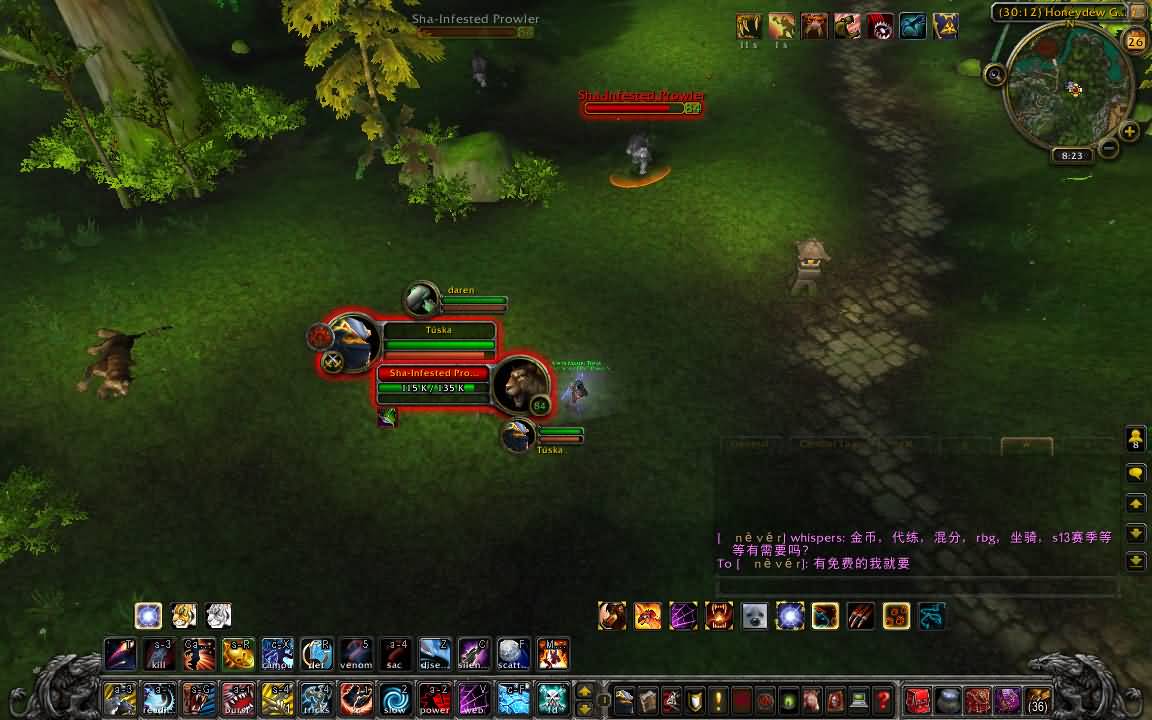1152x720 pixels.
Task: Trigger the 'web' purple ability
Action: click(x=473, y=697)
